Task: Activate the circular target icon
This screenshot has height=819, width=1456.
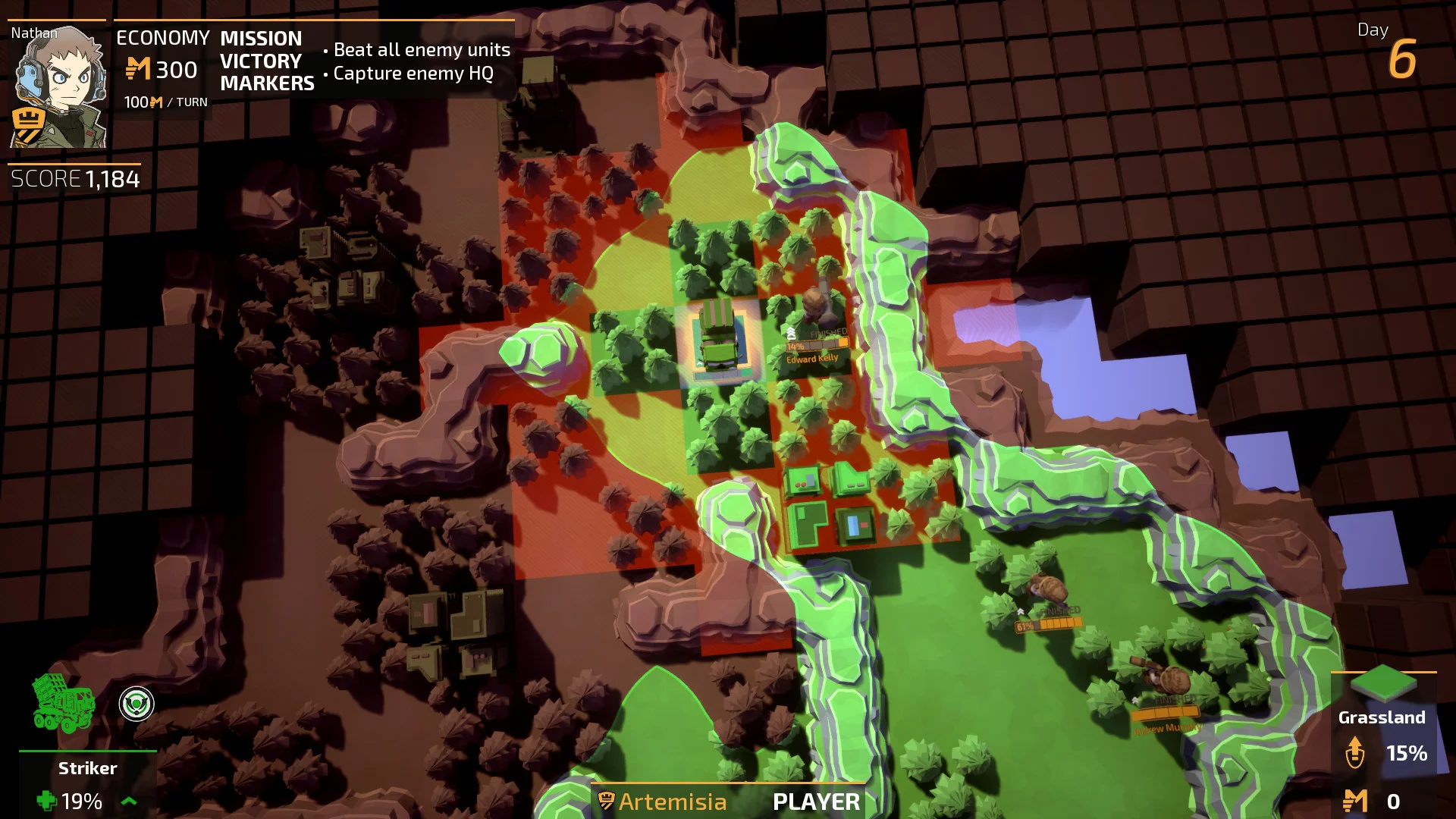Action: tap(136, 704)
